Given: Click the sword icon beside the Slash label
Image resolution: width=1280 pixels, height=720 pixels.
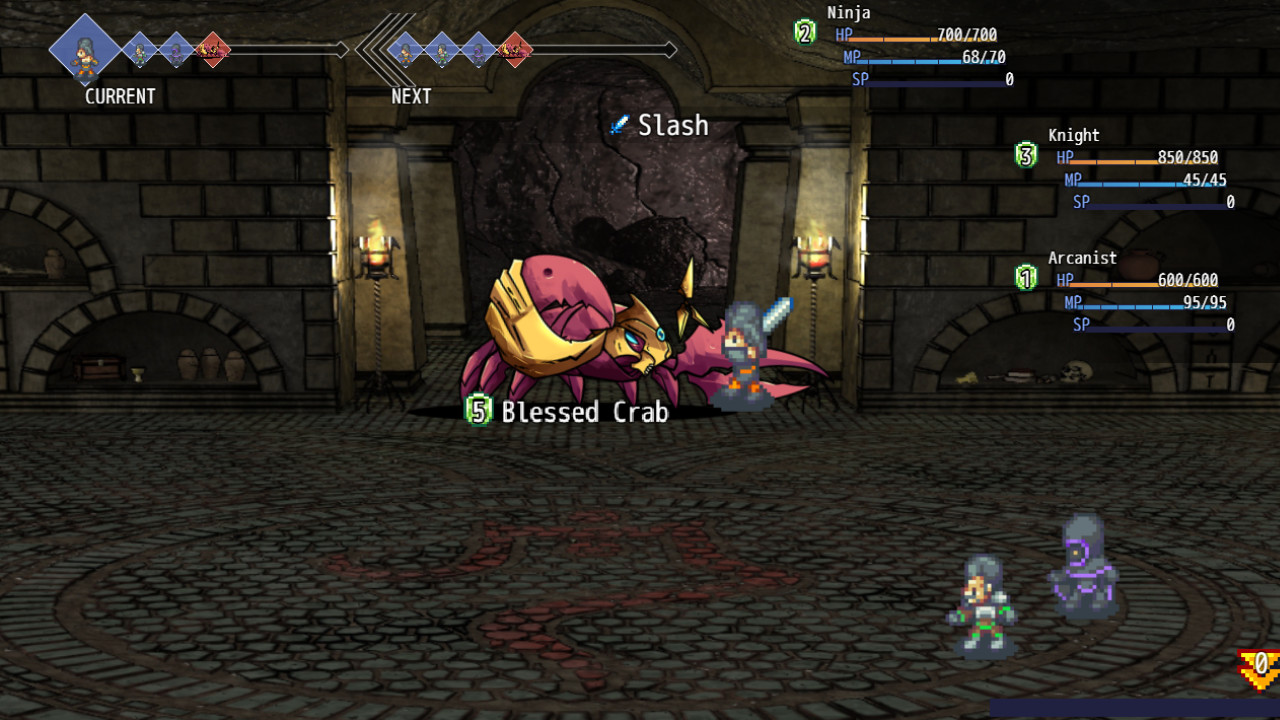Looking at the screenshot, I should coord(620,125).
